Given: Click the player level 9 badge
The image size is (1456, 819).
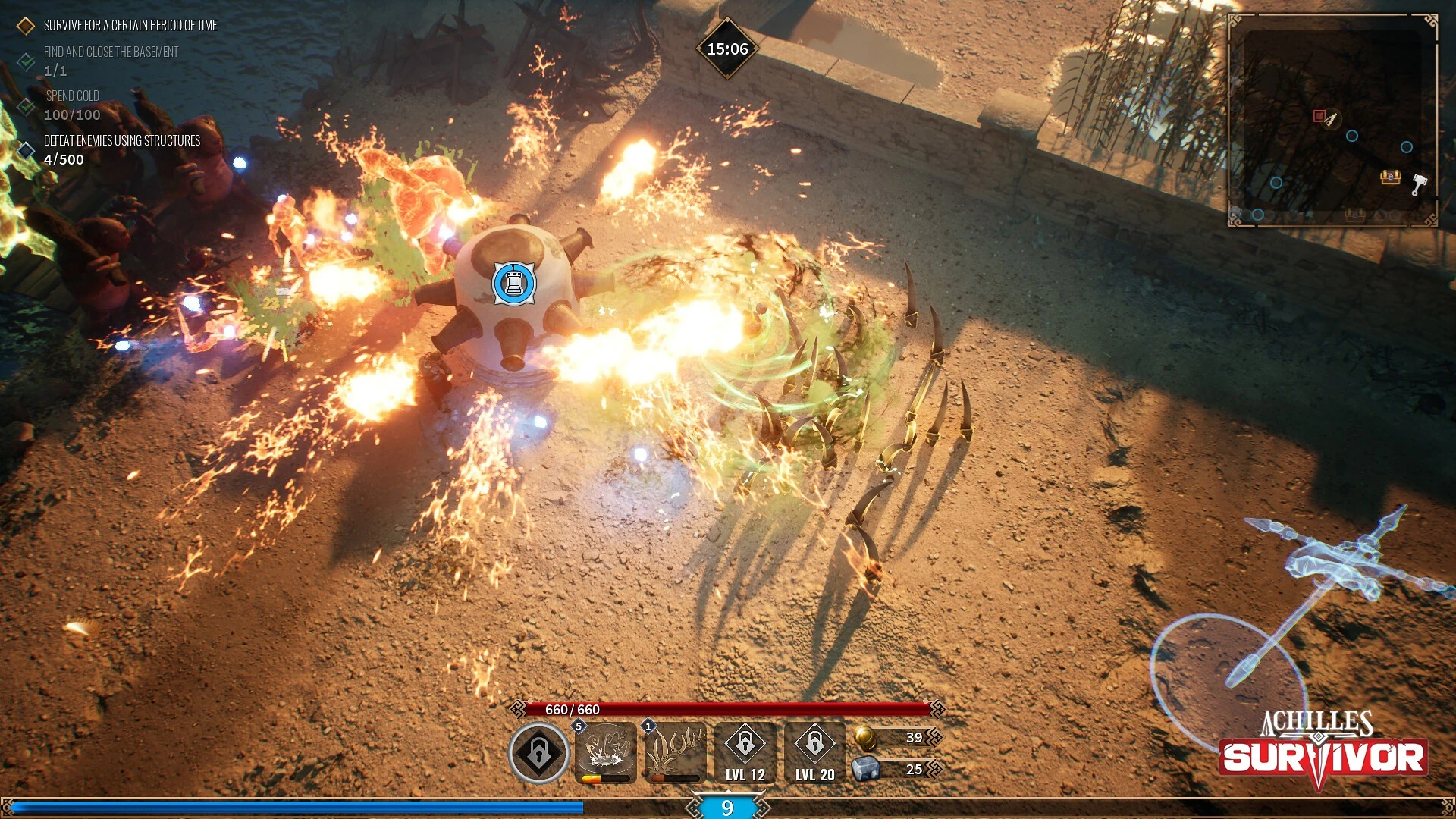Looking at the screenshot, I should point(727,808).
